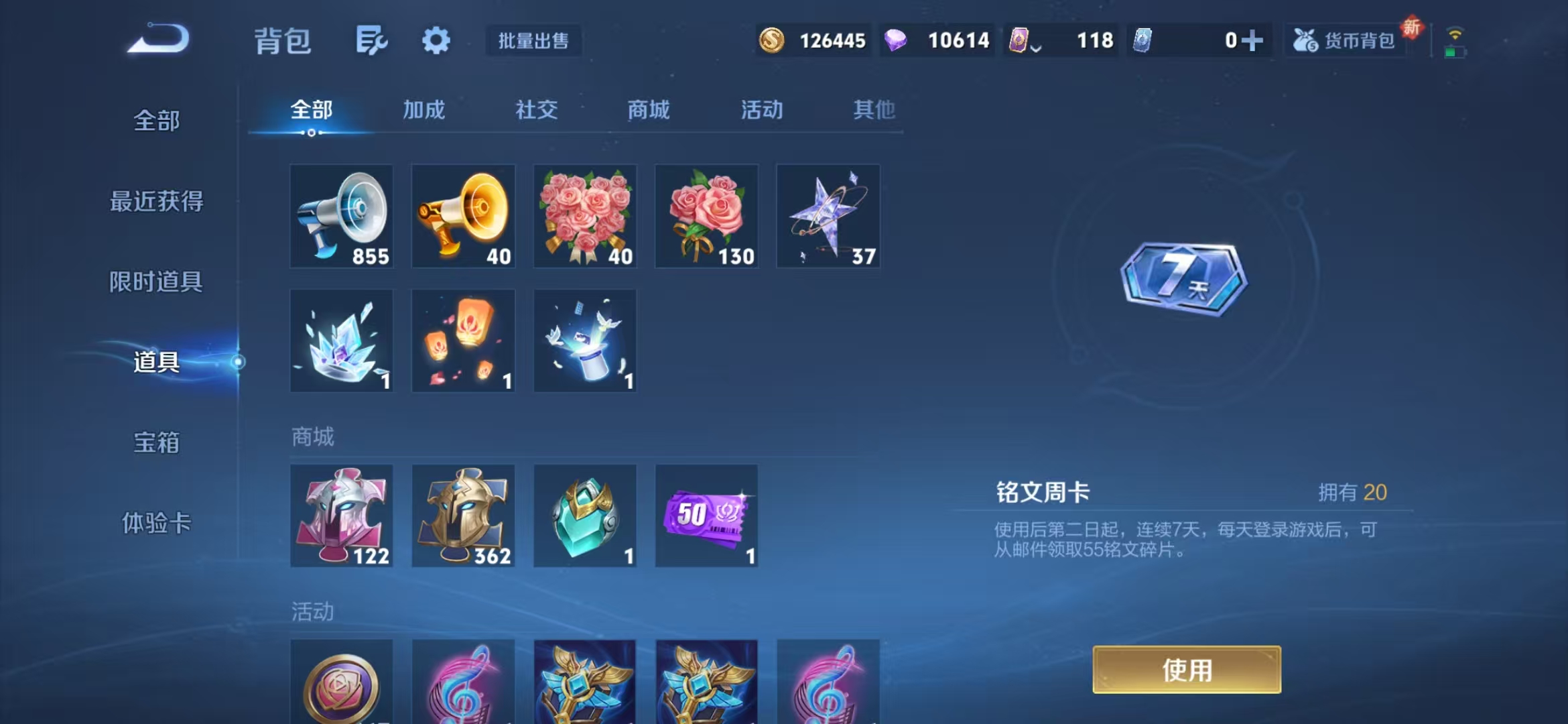Click the sky lantern item
This screenshot has height=724, width=1568.
[463, 341]
